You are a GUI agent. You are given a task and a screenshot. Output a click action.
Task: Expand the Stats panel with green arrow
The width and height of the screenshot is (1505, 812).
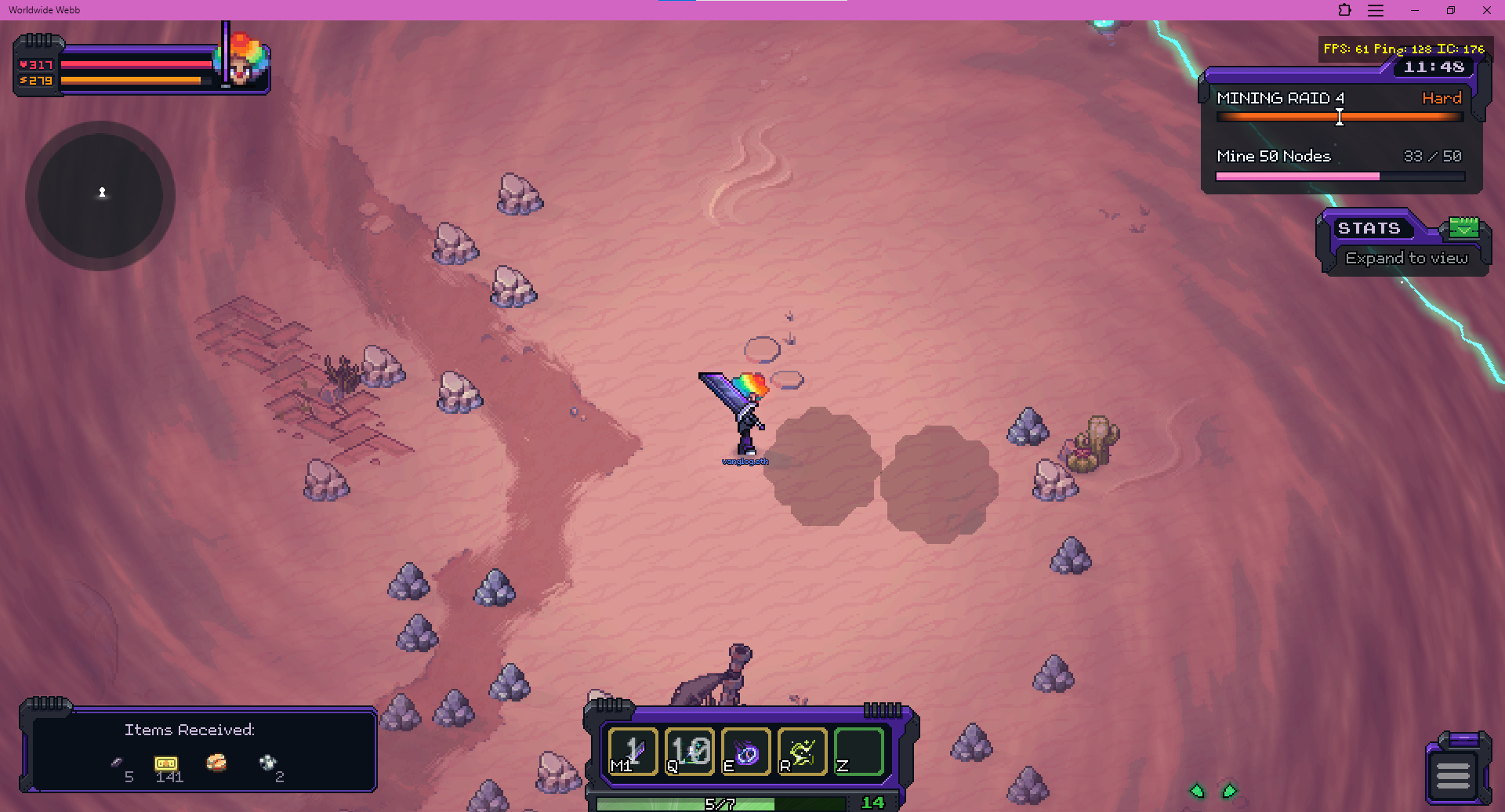(x=1463, y=228)
